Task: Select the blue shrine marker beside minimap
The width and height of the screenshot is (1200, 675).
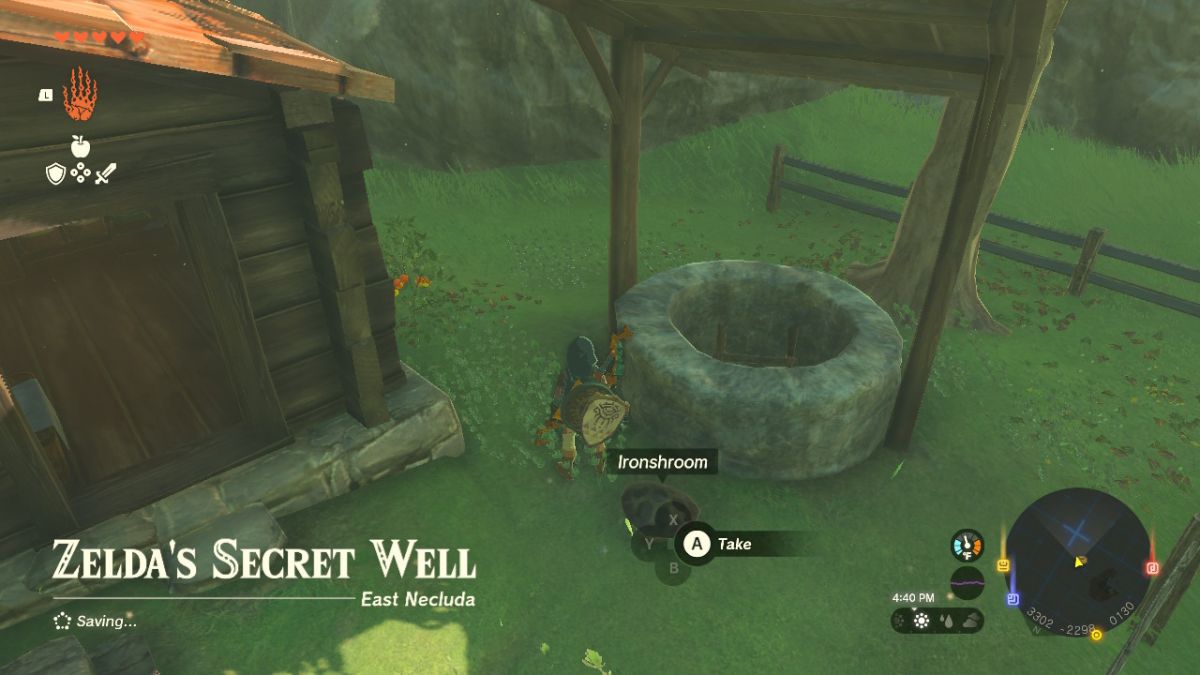Action: pos(1013,599)
